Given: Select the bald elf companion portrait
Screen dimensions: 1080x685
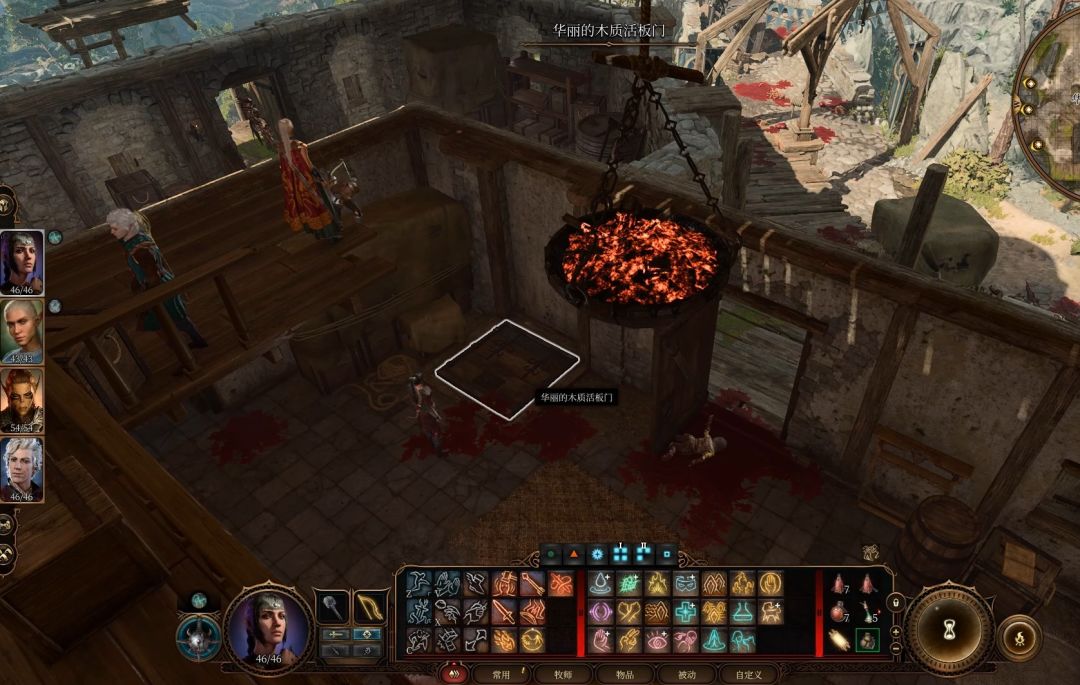Looking at the screenshot, I should coord(21,330).
